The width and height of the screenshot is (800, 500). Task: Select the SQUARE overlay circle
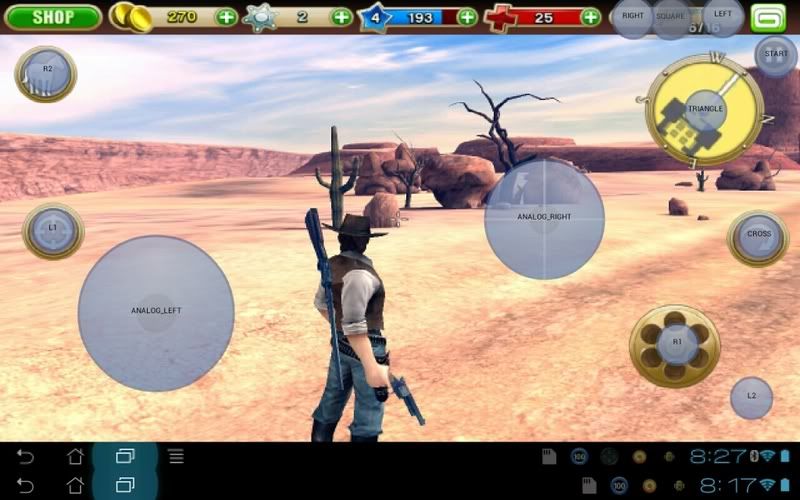pyautogui.click(x=671, y=17)
